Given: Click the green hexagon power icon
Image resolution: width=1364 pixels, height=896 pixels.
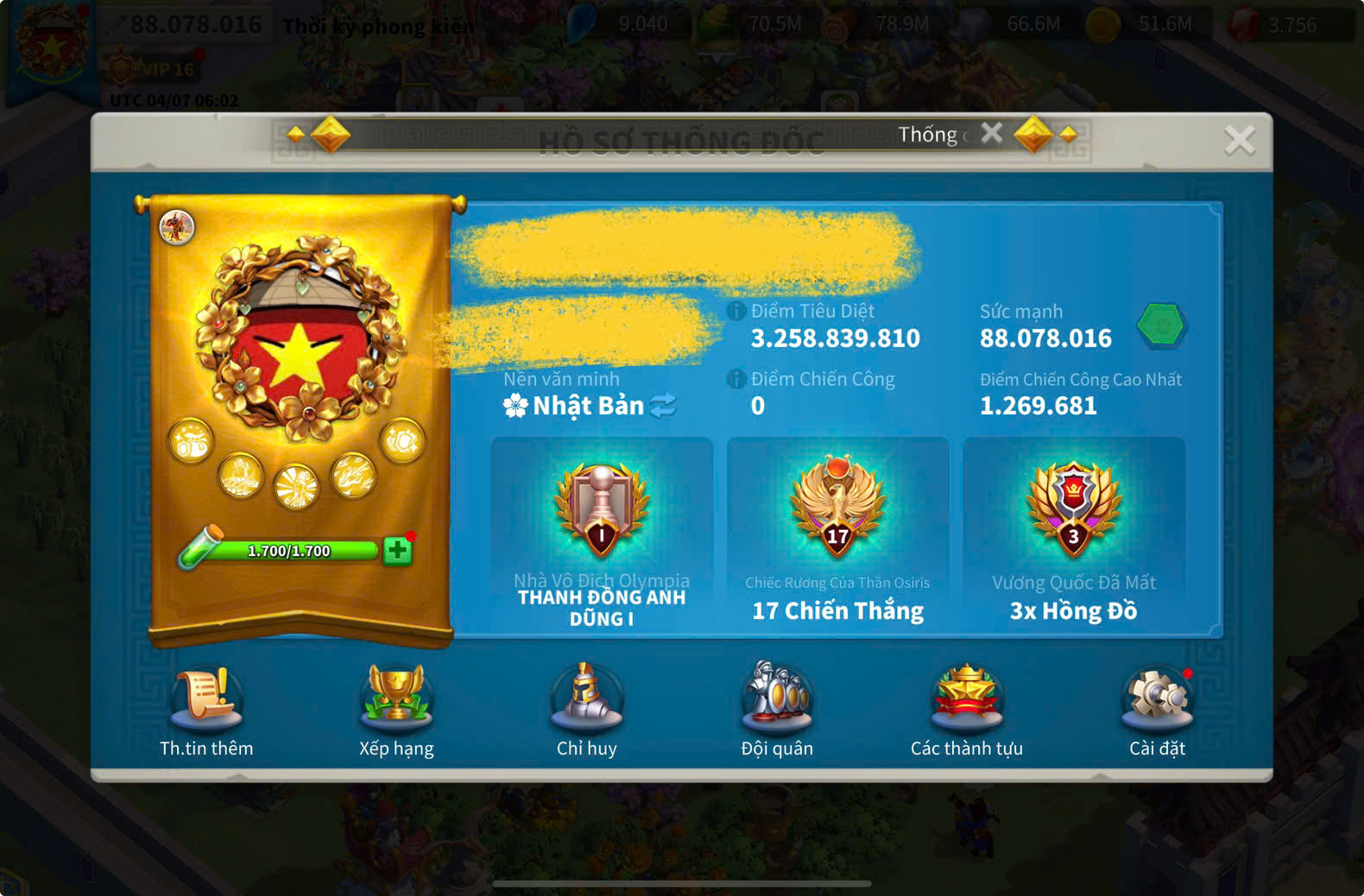Looking at the screenshot, I should click(x=1161, y=325).
